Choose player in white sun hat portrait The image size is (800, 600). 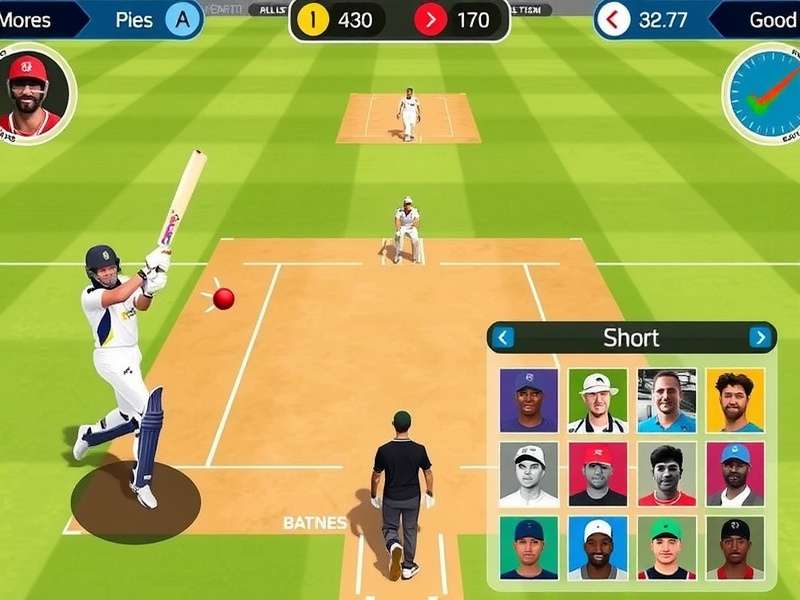click(x=598, y=400)
